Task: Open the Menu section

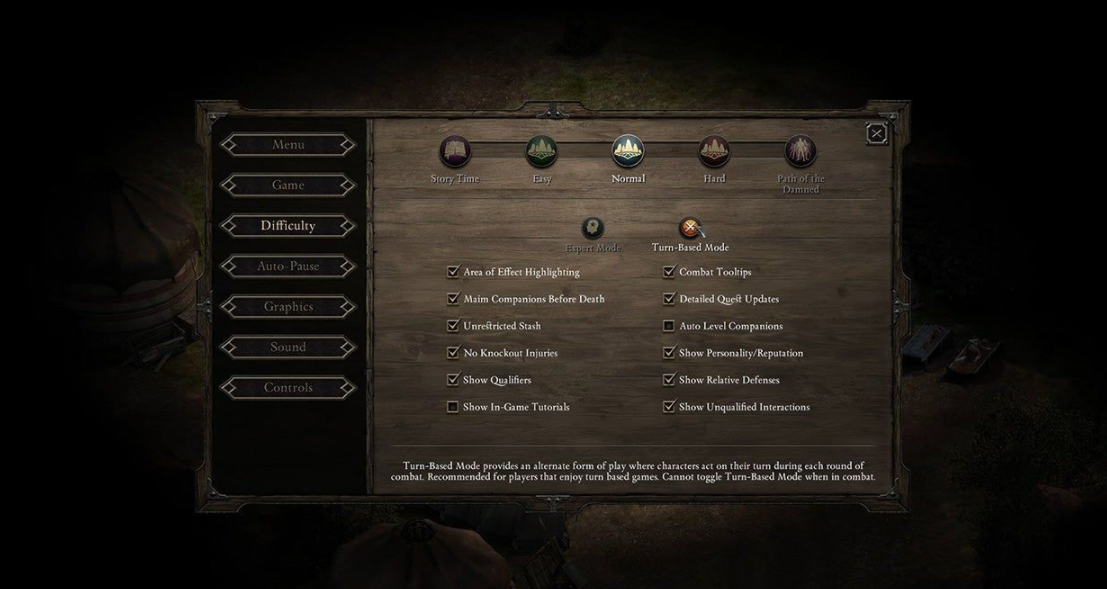Action: click(x=288, y=145)
